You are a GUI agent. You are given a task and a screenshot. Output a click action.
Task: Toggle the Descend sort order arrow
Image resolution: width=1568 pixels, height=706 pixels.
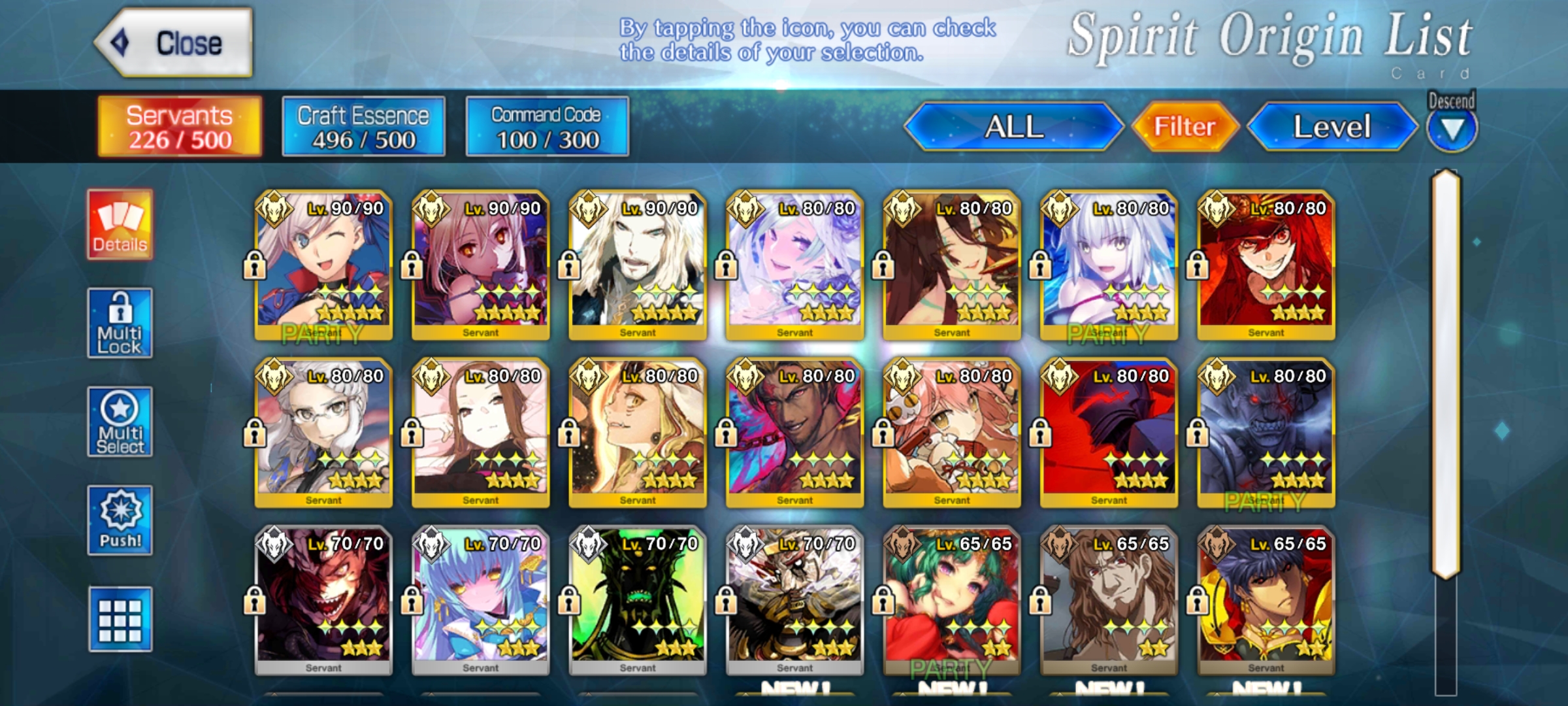(x=1452, y=129)
